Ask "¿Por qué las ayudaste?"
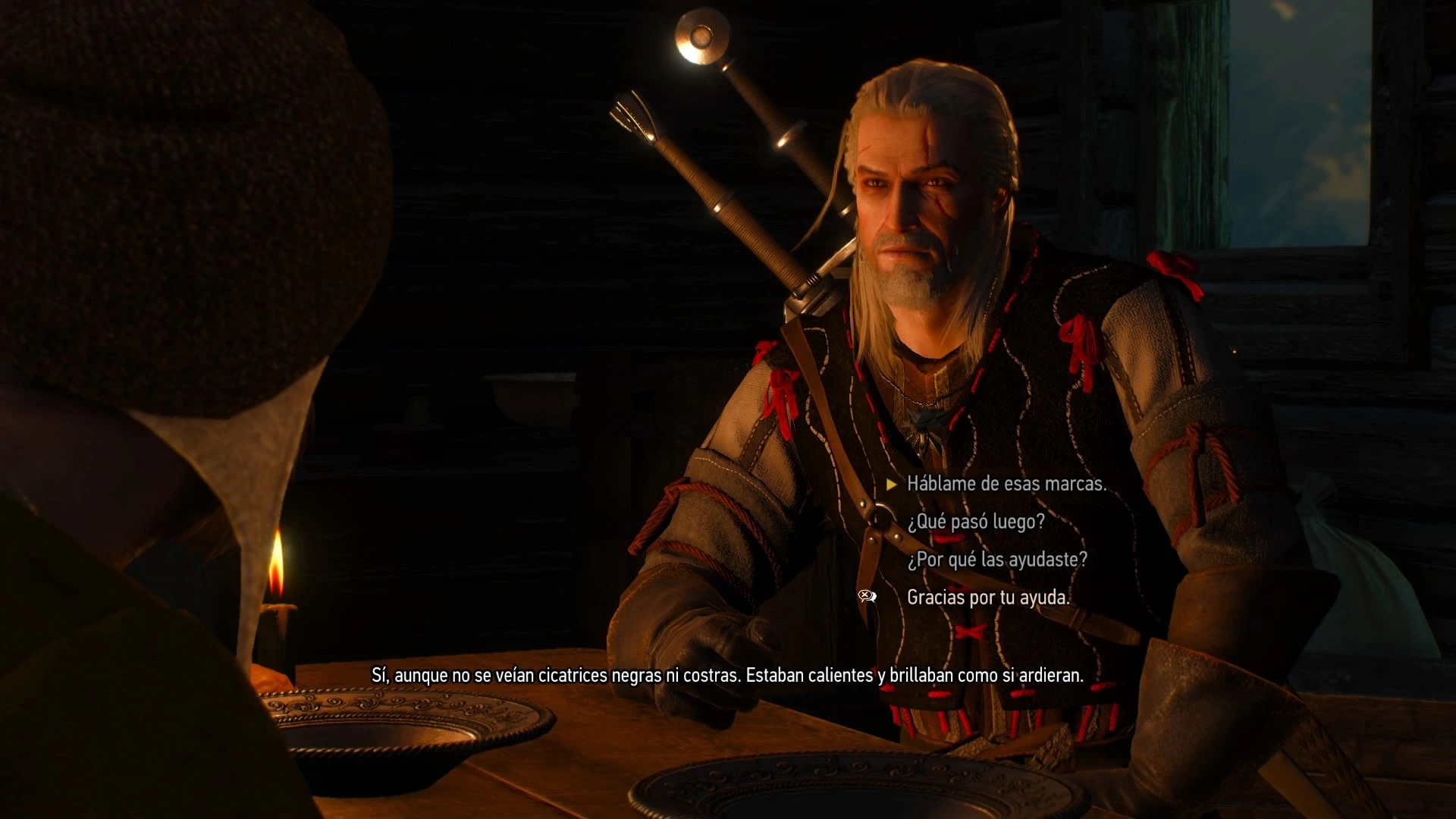The width and height of the screenshot is (1456, 819). point(997,560)
